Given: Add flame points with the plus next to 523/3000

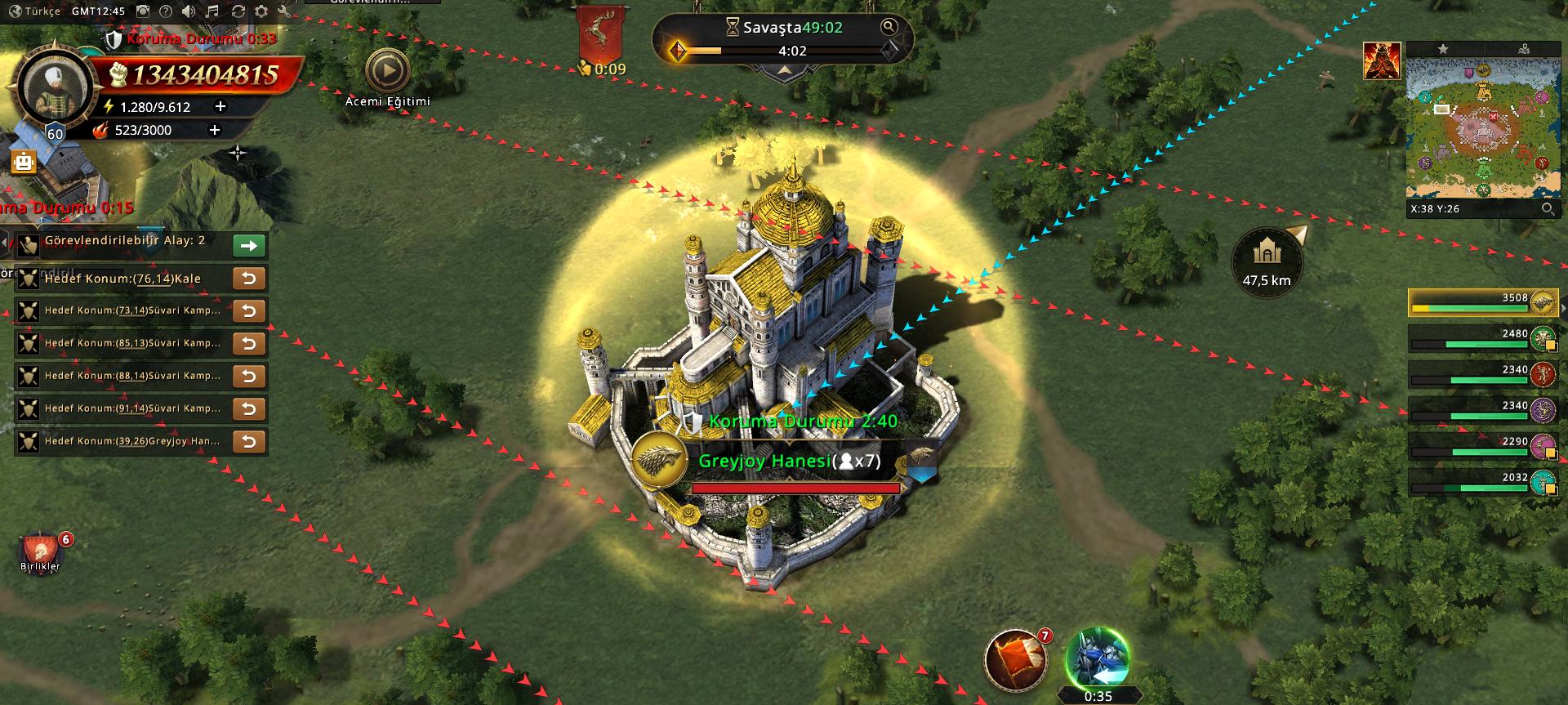Looking at the screenshot, I should [215, 130].
